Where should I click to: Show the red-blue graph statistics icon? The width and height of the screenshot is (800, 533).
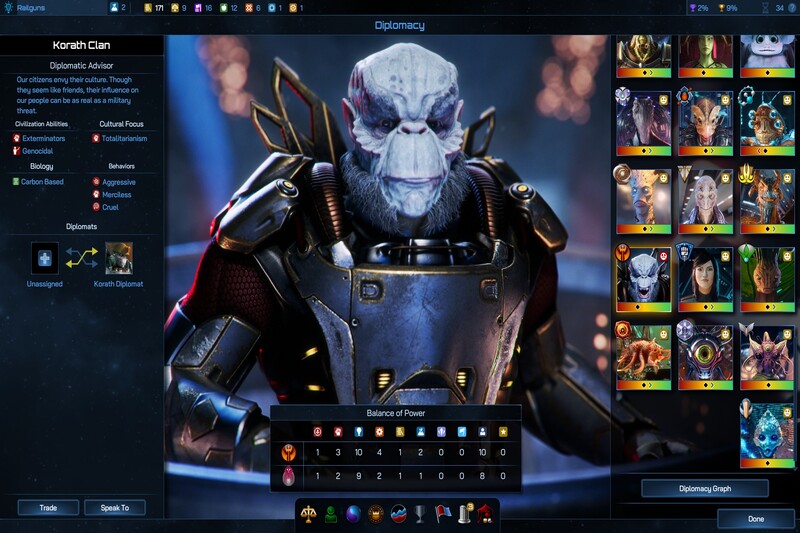(x=398, y=514)
